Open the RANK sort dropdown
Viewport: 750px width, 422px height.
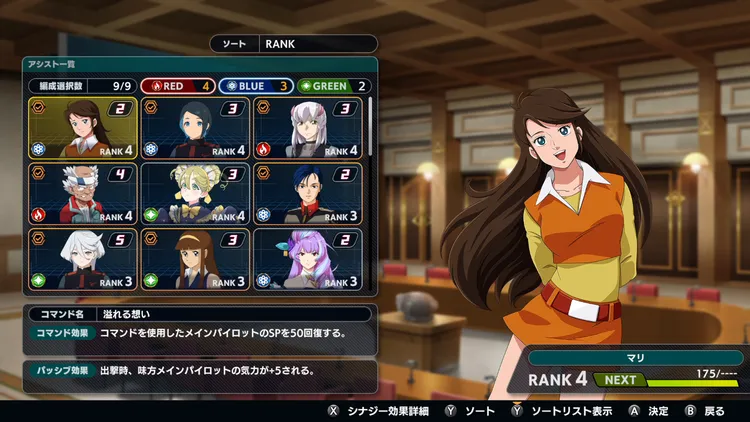click(317, 44)
